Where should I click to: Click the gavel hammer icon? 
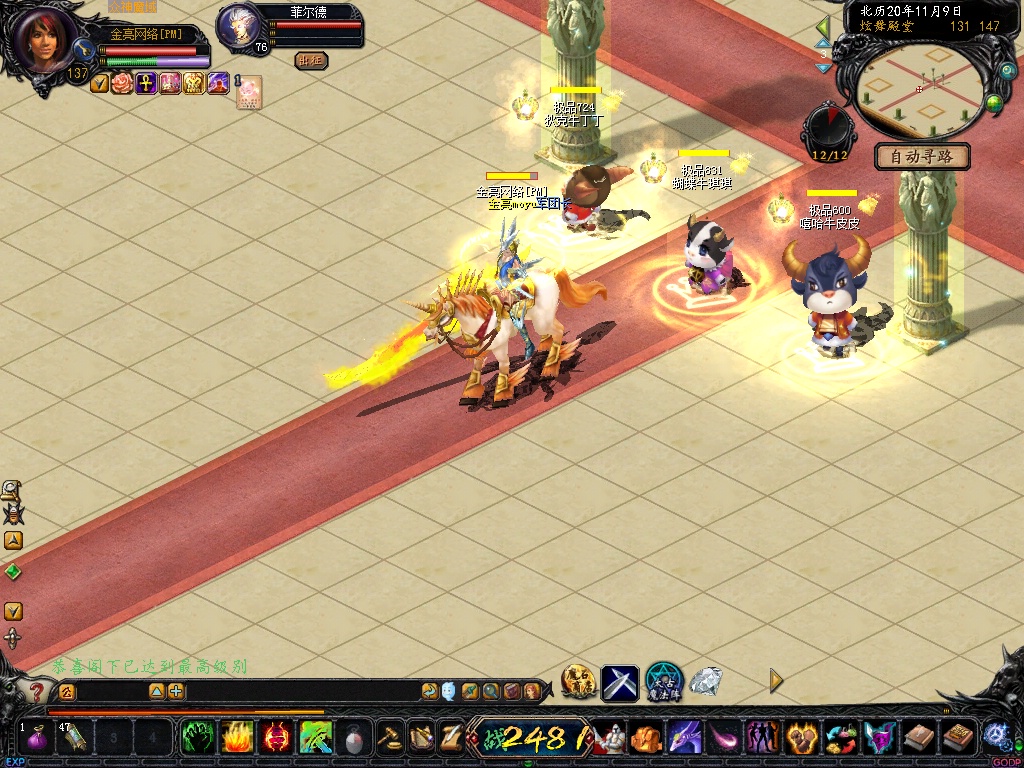pos(390,738)
